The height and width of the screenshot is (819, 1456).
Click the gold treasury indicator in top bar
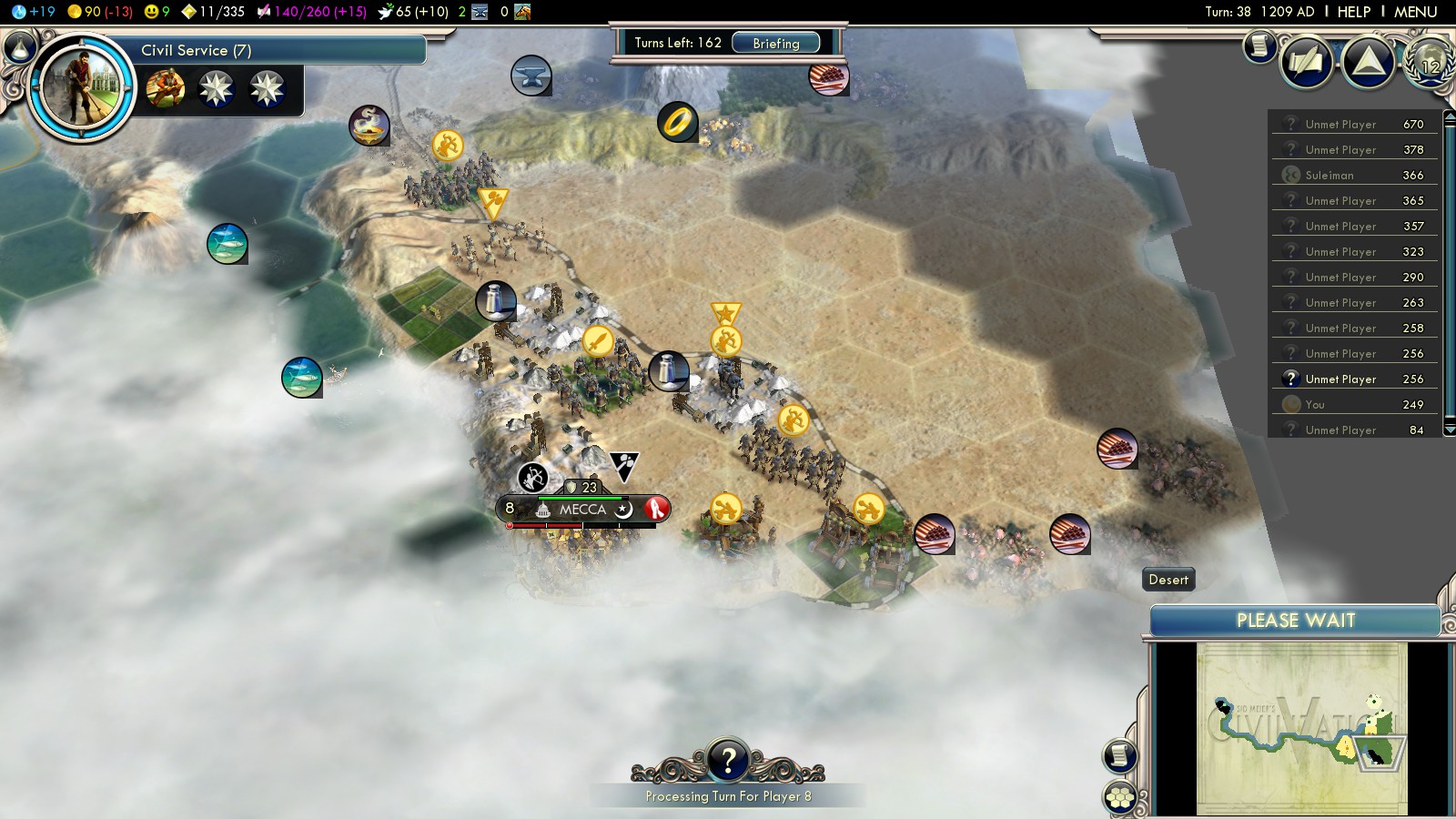tap(100, 12)
